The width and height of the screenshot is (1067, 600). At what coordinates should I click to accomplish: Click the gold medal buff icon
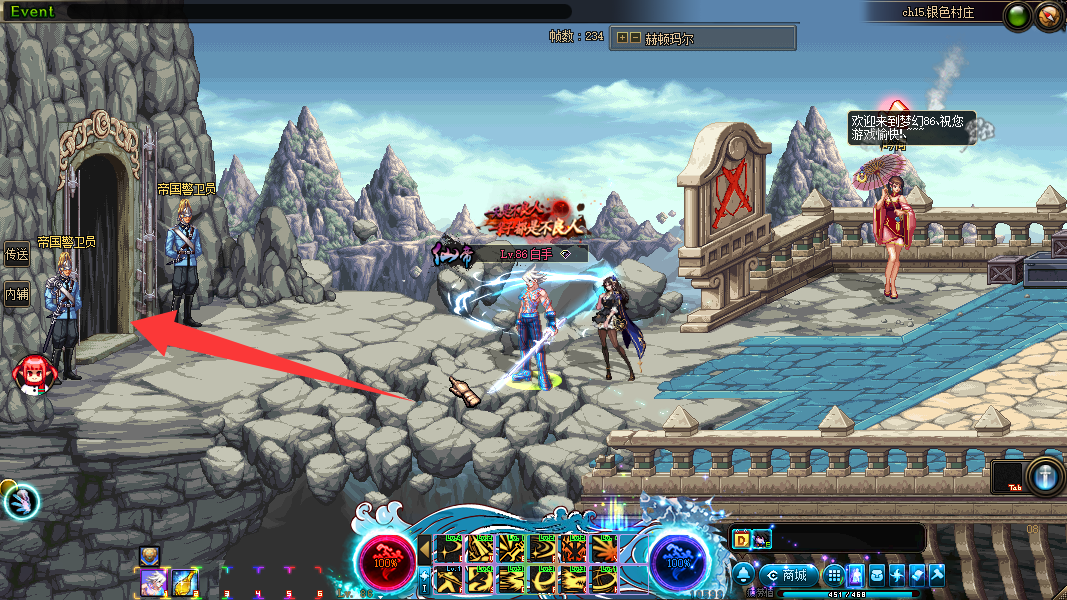[x=149, y=555]
